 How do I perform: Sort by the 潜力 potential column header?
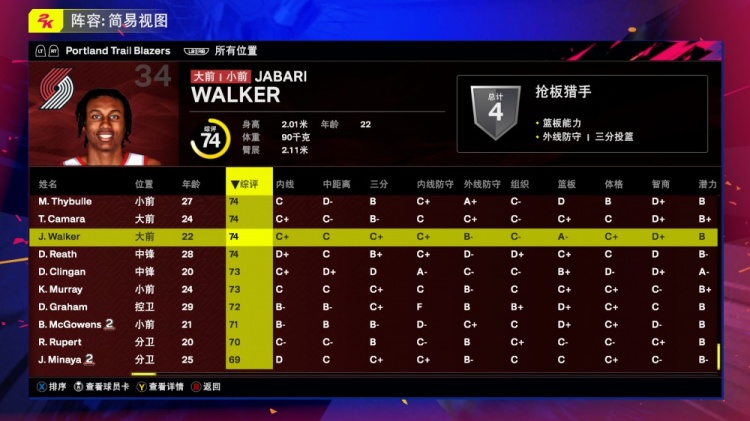coord(707,184)
